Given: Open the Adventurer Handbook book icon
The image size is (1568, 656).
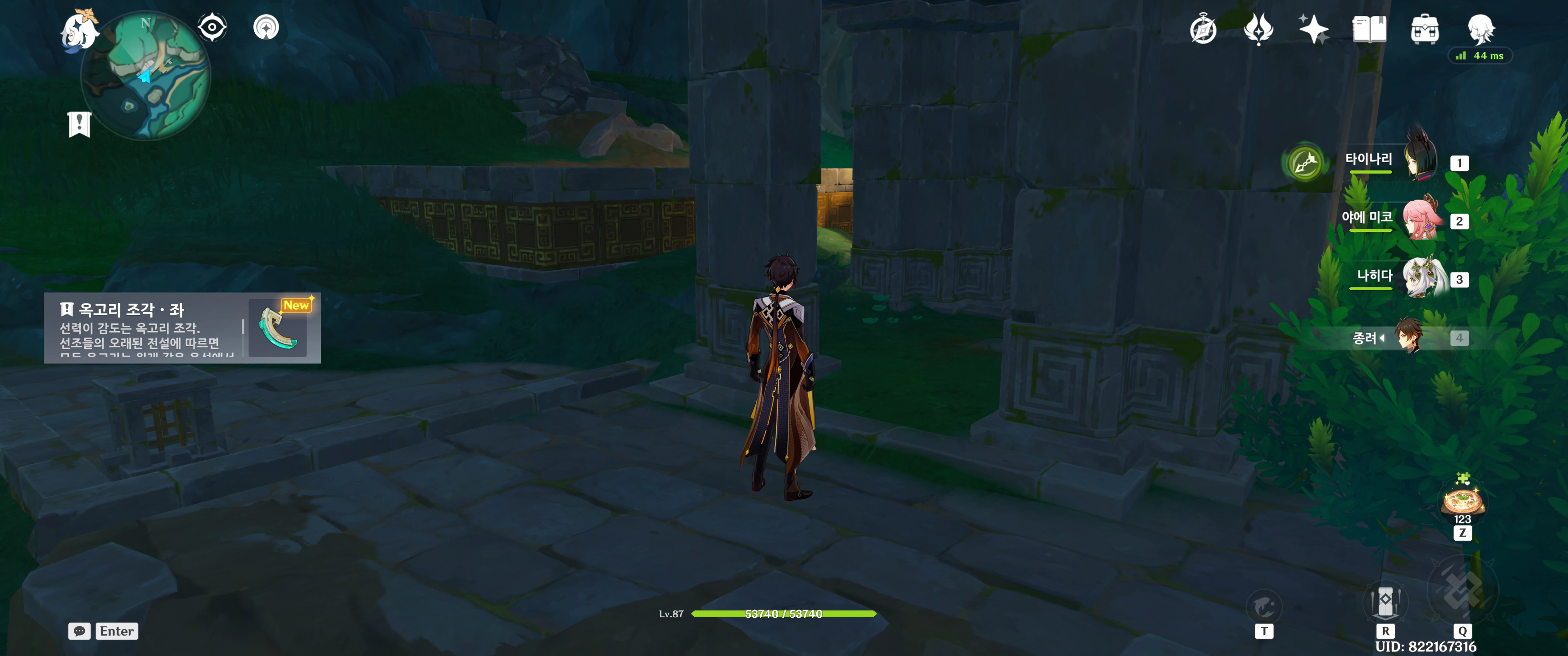Looking at the screenshot, I should (x=1369, y=29).
